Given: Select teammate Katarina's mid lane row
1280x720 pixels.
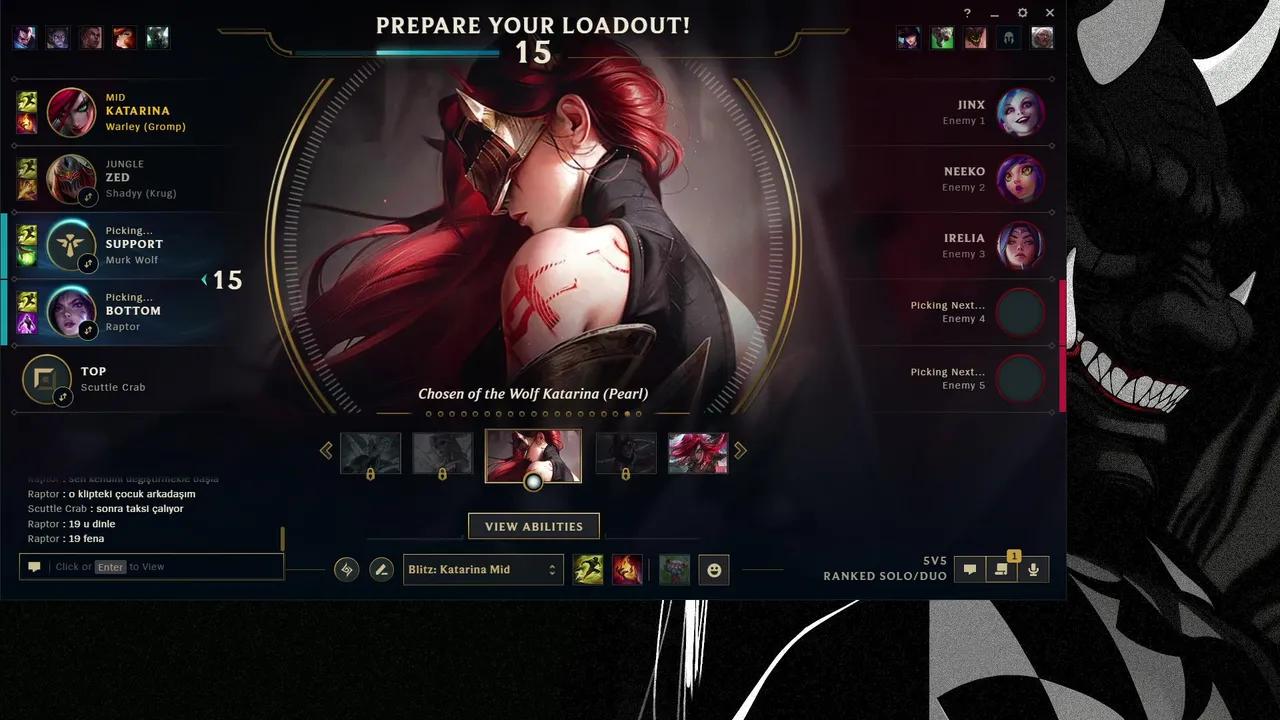Looking at the screenshot, I should coord(120,111).
